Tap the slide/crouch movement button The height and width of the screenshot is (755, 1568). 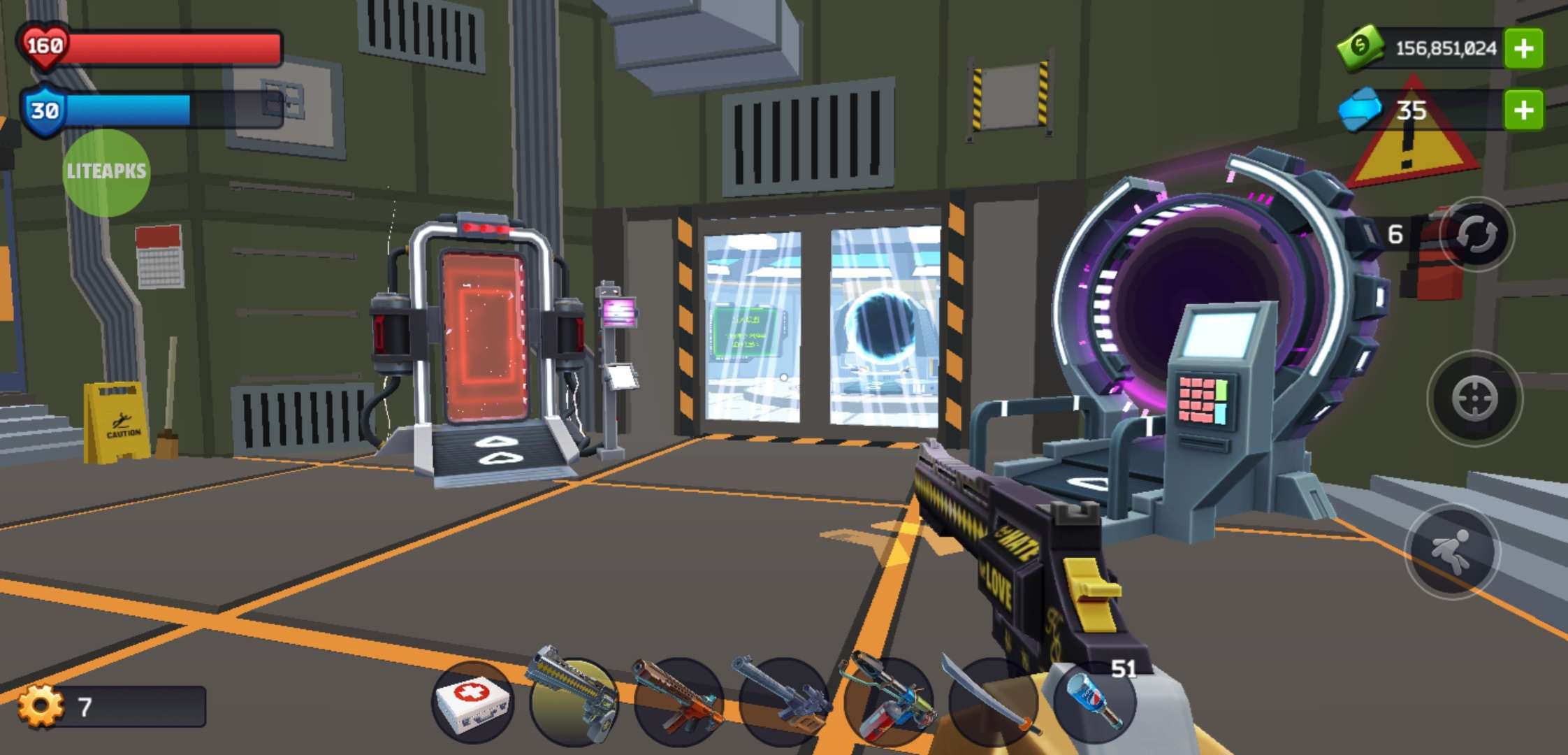coord(1452,552)
